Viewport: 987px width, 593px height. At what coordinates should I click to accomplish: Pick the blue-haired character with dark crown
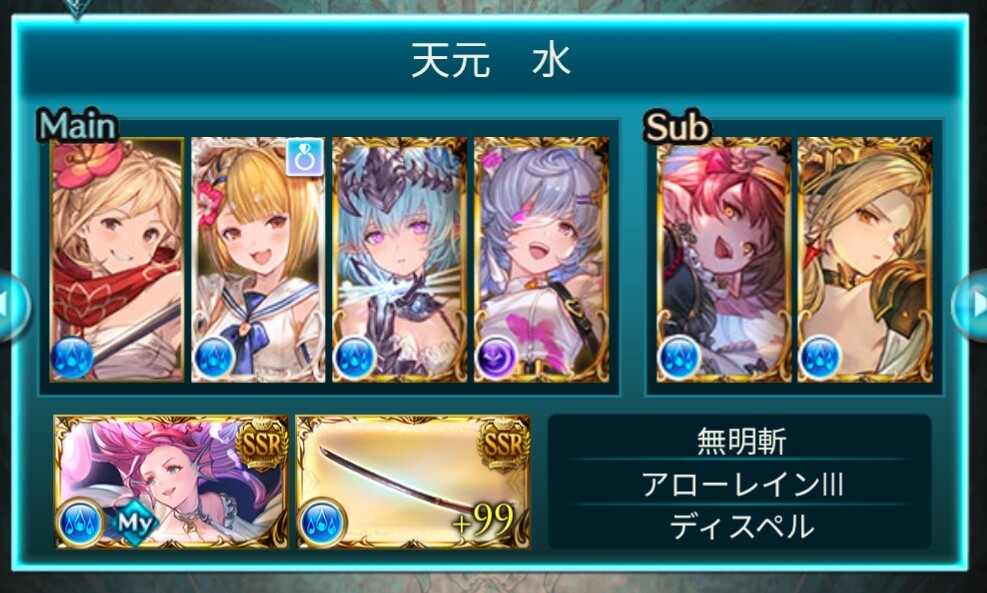(399, 260)
